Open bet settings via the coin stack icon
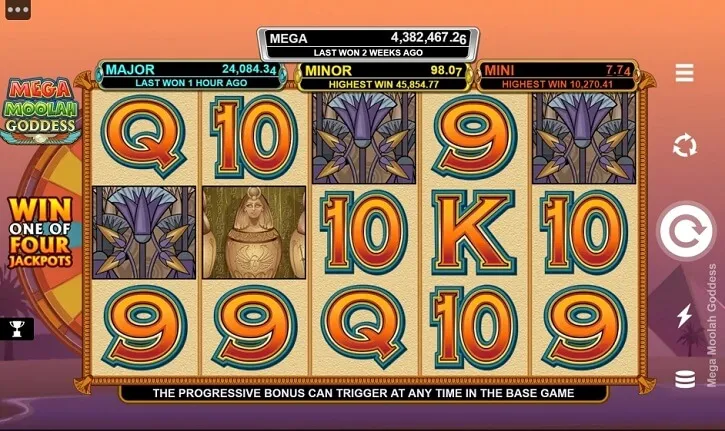 685,380
